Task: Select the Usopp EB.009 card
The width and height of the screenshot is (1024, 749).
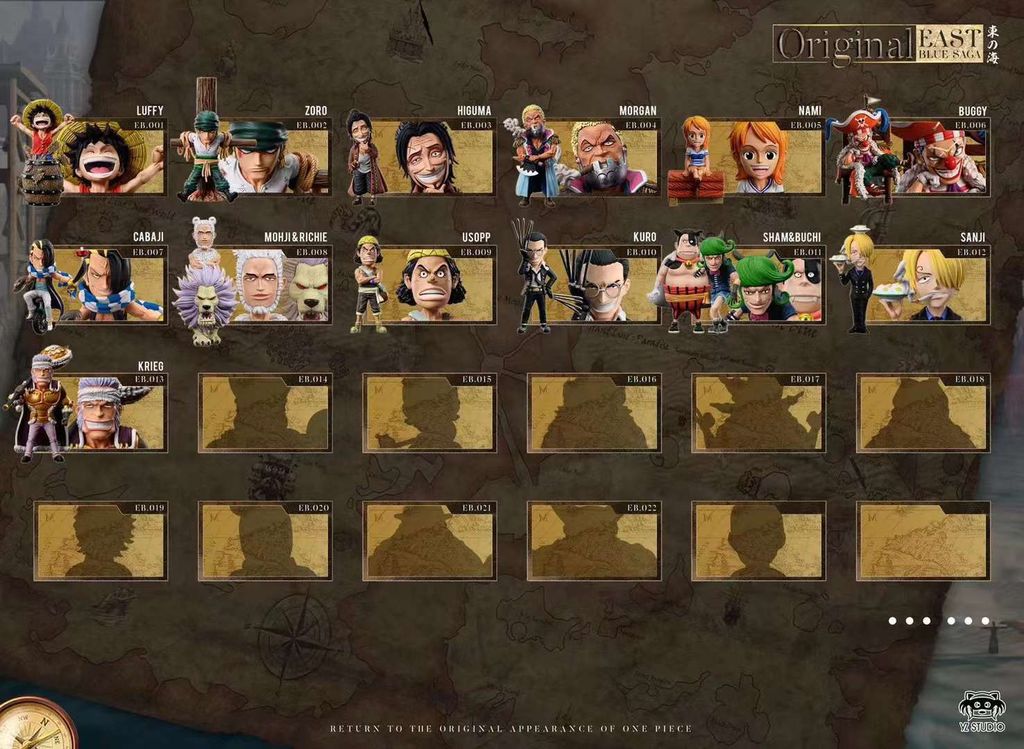Action: [x=429, y=285]
